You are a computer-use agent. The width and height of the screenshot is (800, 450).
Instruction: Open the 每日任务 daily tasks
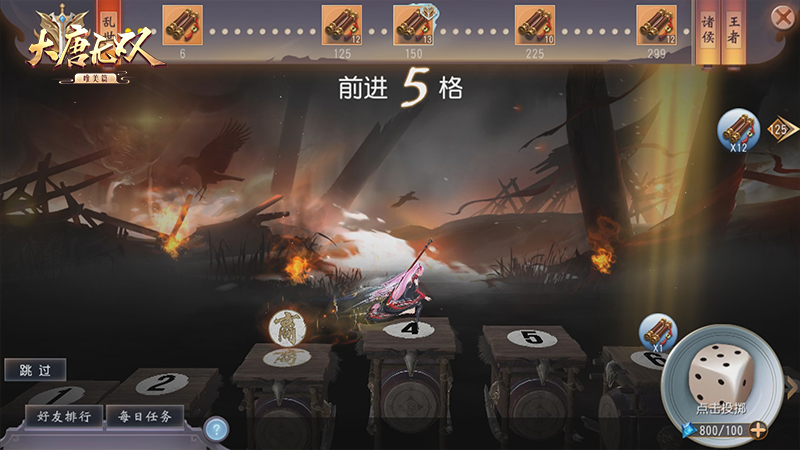click(145, 416)
